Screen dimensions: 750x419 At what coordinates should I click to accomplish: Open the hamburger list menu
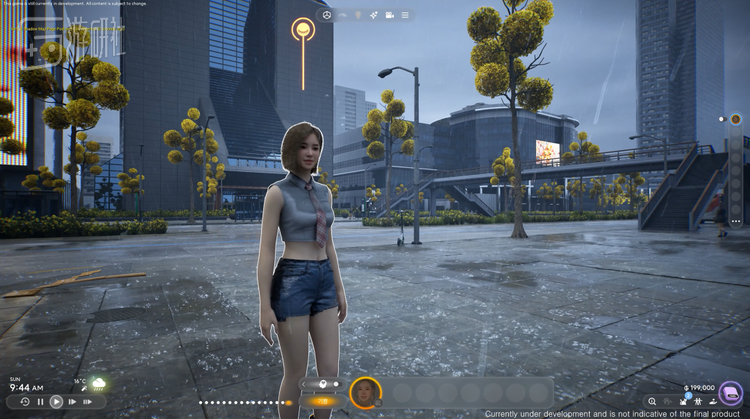click(x=405, y=15)
